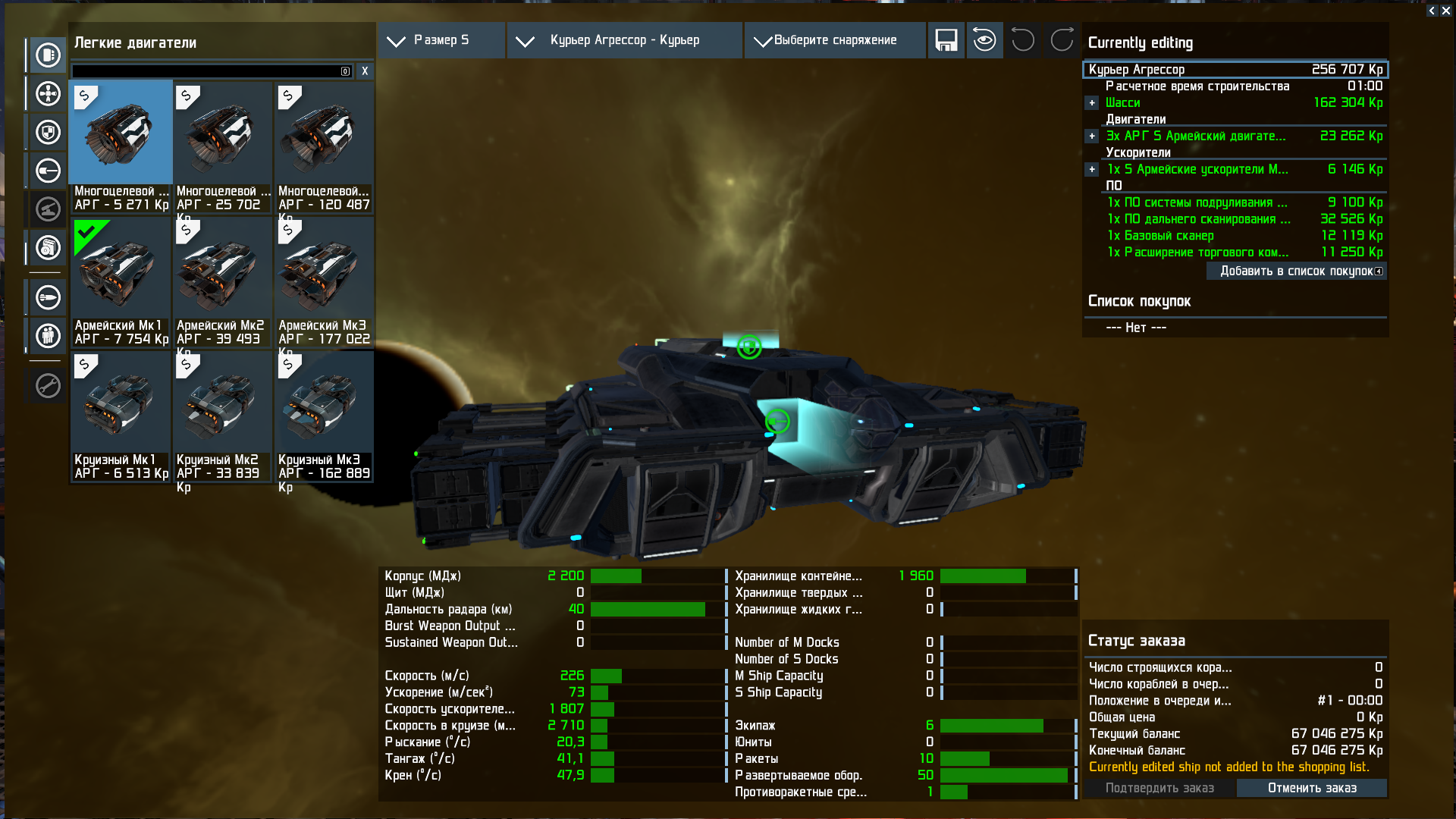
Task: Choose the equipped Армейский Mk1 engine
Action: point(121,282)
